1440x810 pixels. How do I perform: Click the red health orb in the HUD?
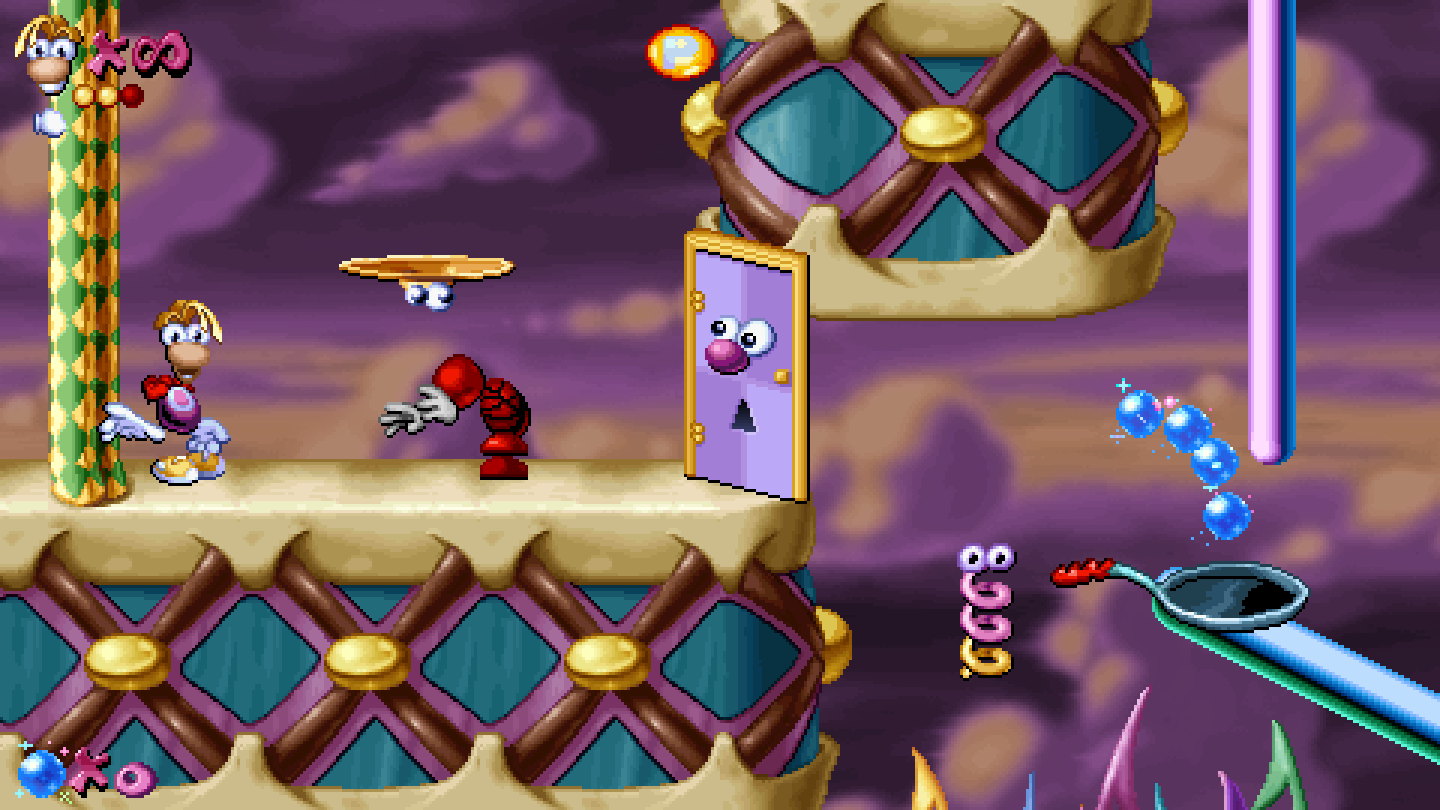point(131,96)
